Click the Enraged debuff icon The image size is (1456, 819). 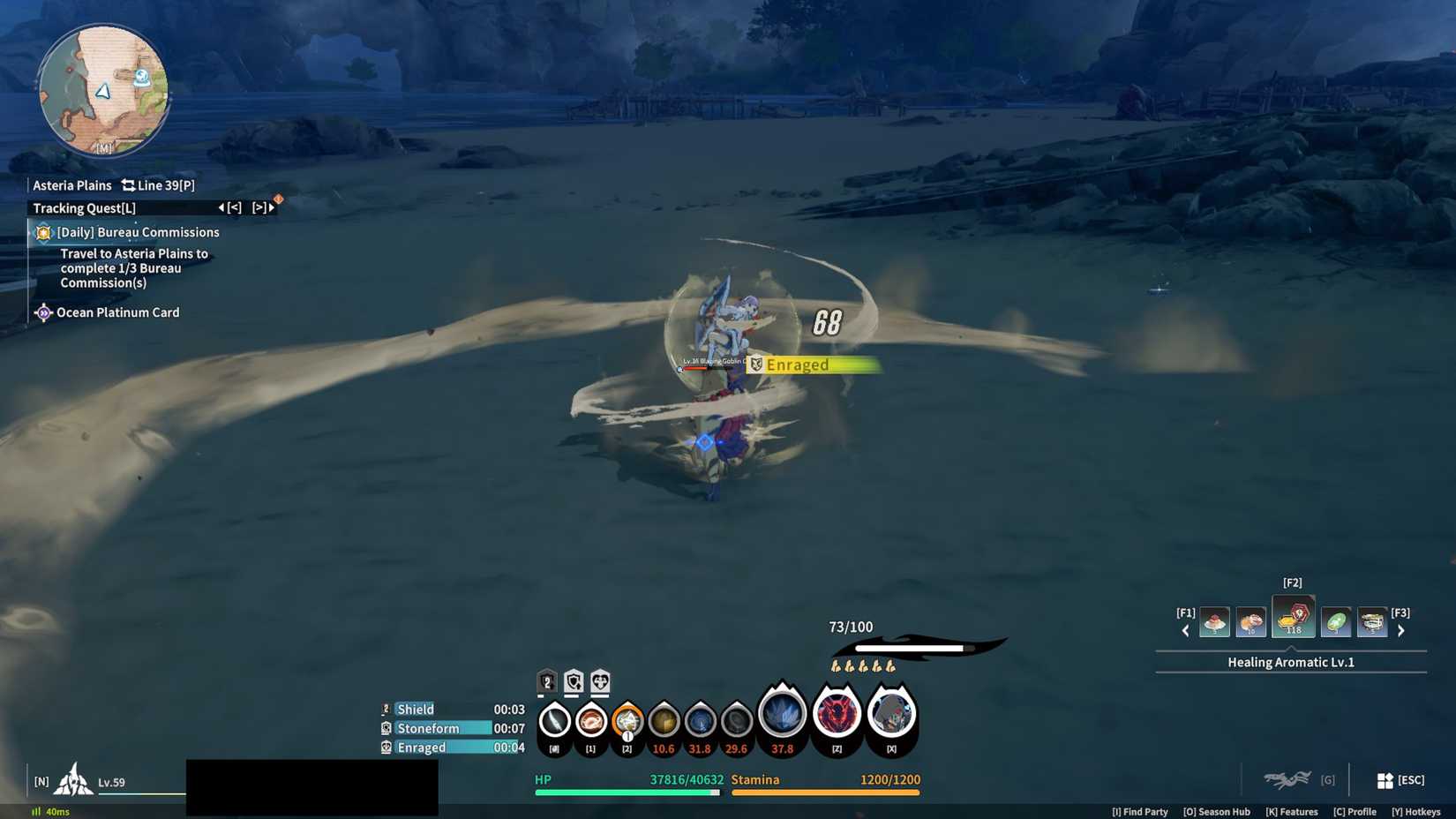pos(386,748)
